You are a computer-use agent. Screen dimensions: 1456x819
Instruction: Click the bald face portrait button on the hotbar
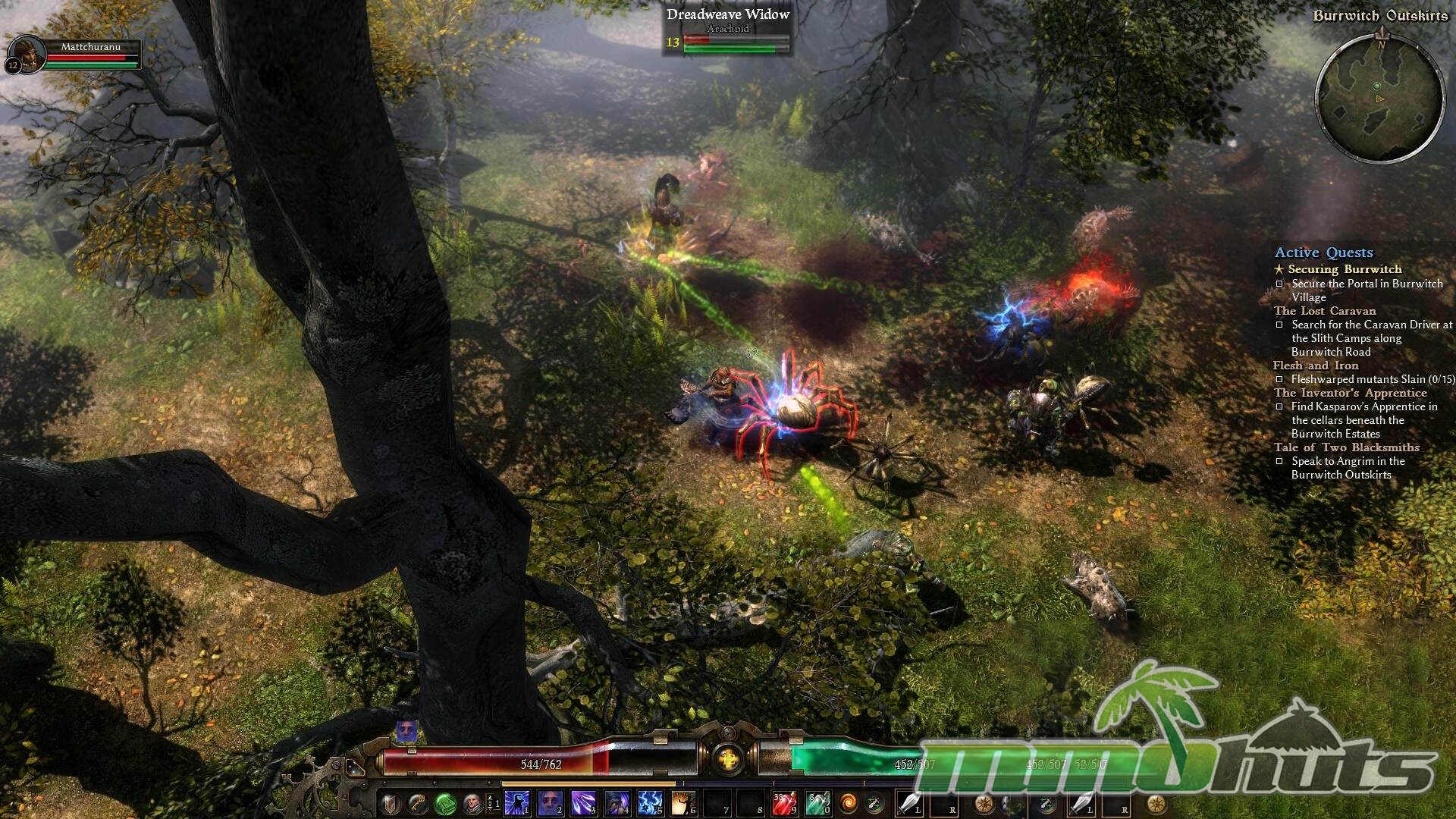point(472,803)
